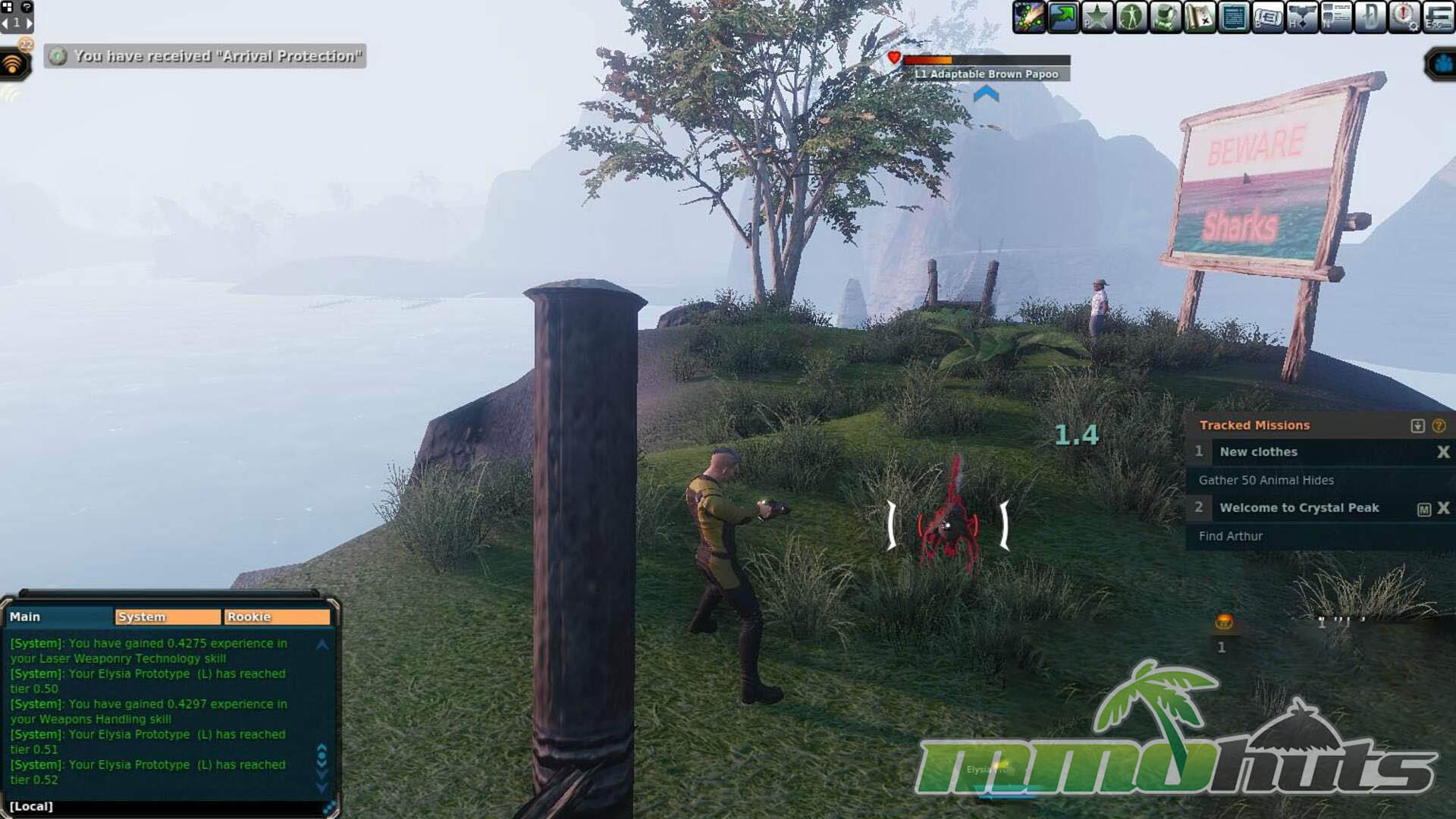Stop tracking Welcome to Crystal Peak mission
The width and height of the screenshot is (1456, 819).
click(x=1443, y=508)
